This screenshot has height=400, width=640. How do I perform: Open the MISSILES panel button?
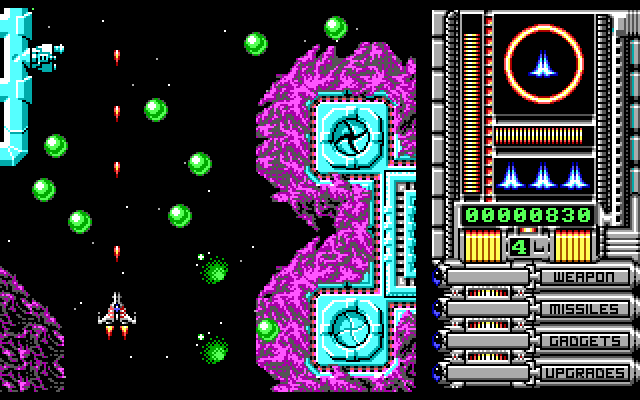pyautogui.click(x=586, y=308)
